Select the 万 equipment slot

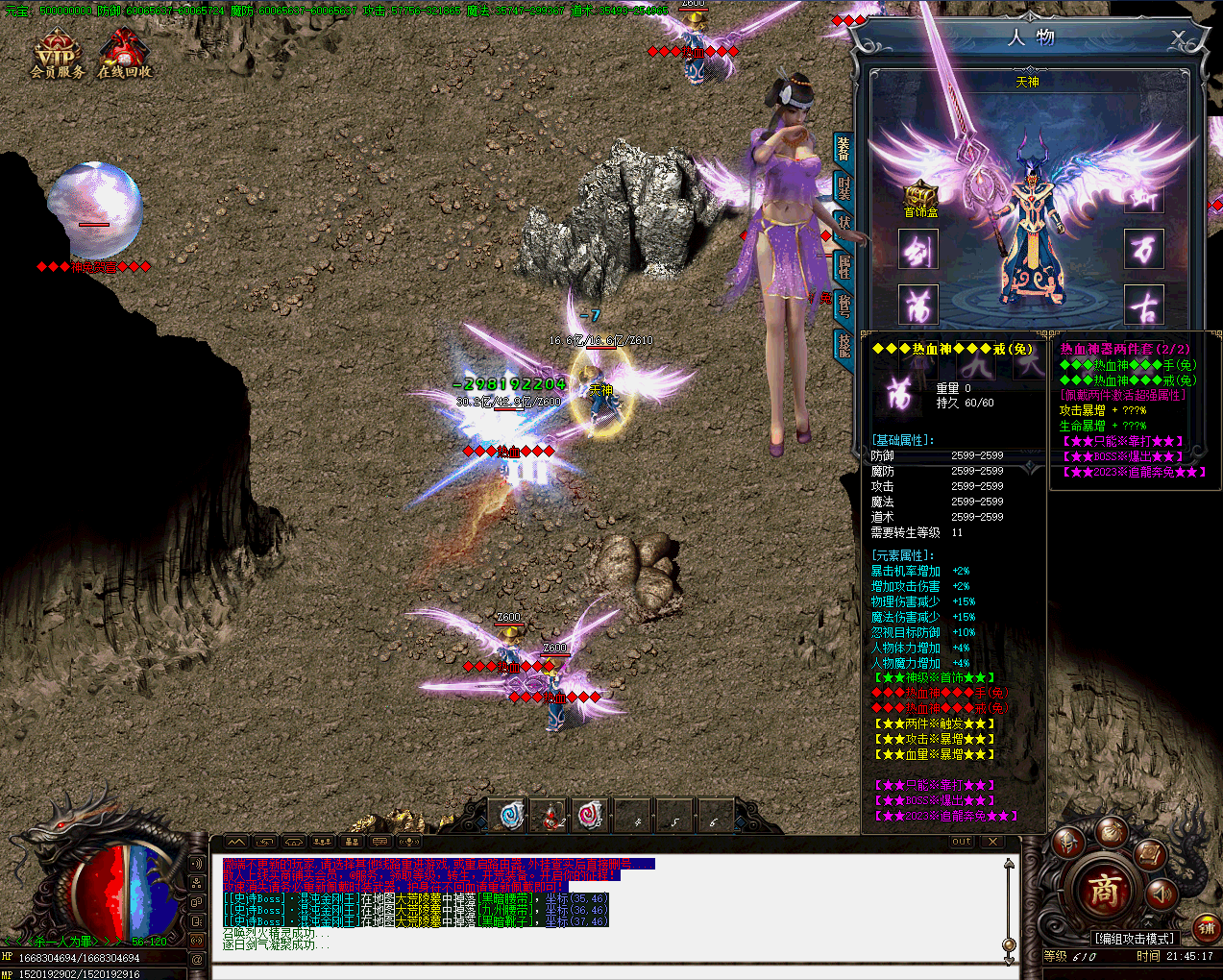pyautogui.click(x=1143, y=251)
